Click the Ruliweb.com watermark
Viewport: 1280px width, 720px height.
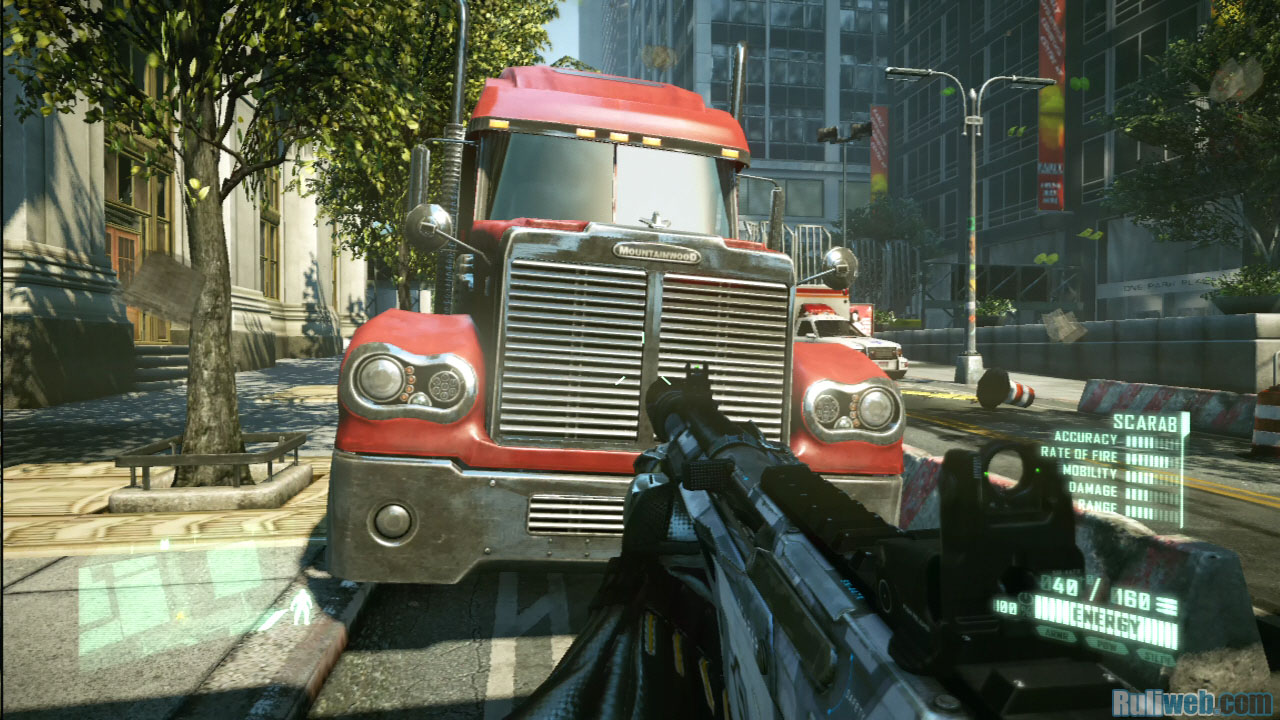(1191, 702)
